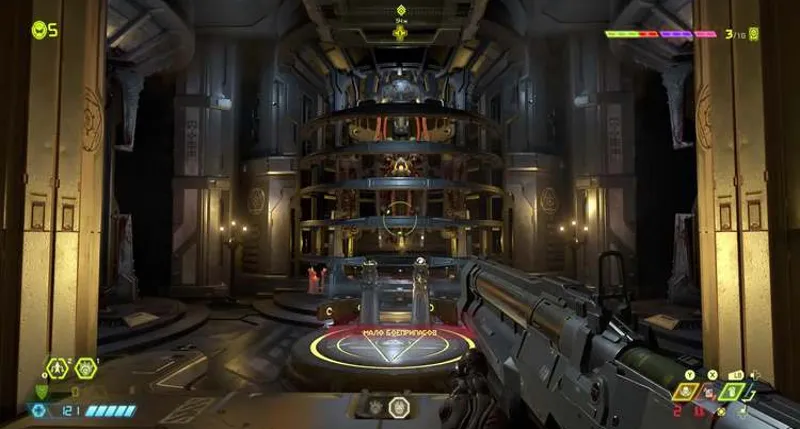
Task: Click the green extra lives helmet icon
Action: pos(39,30)
